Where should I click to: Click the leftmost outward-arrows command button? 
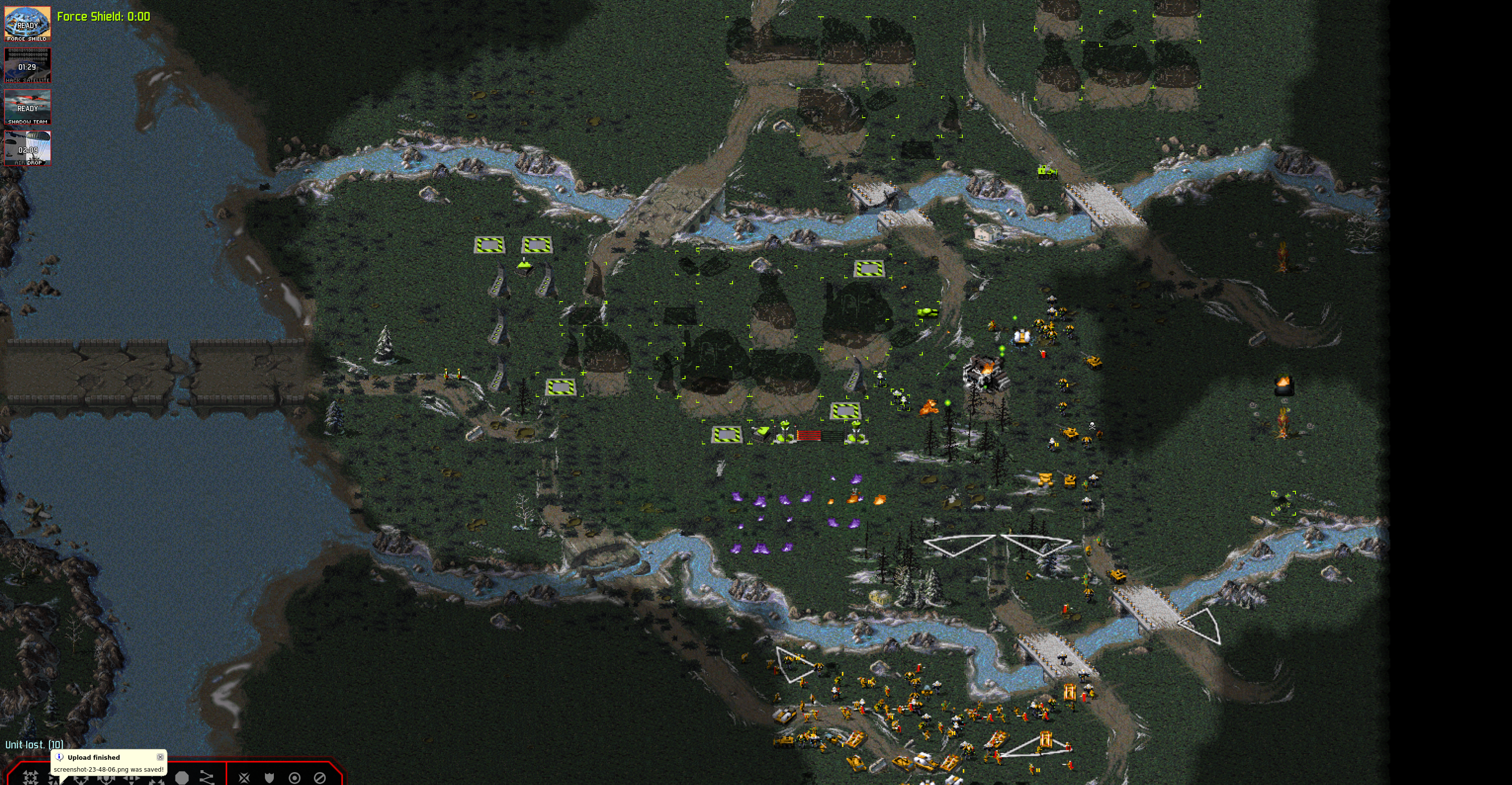[x=31, y=778]
